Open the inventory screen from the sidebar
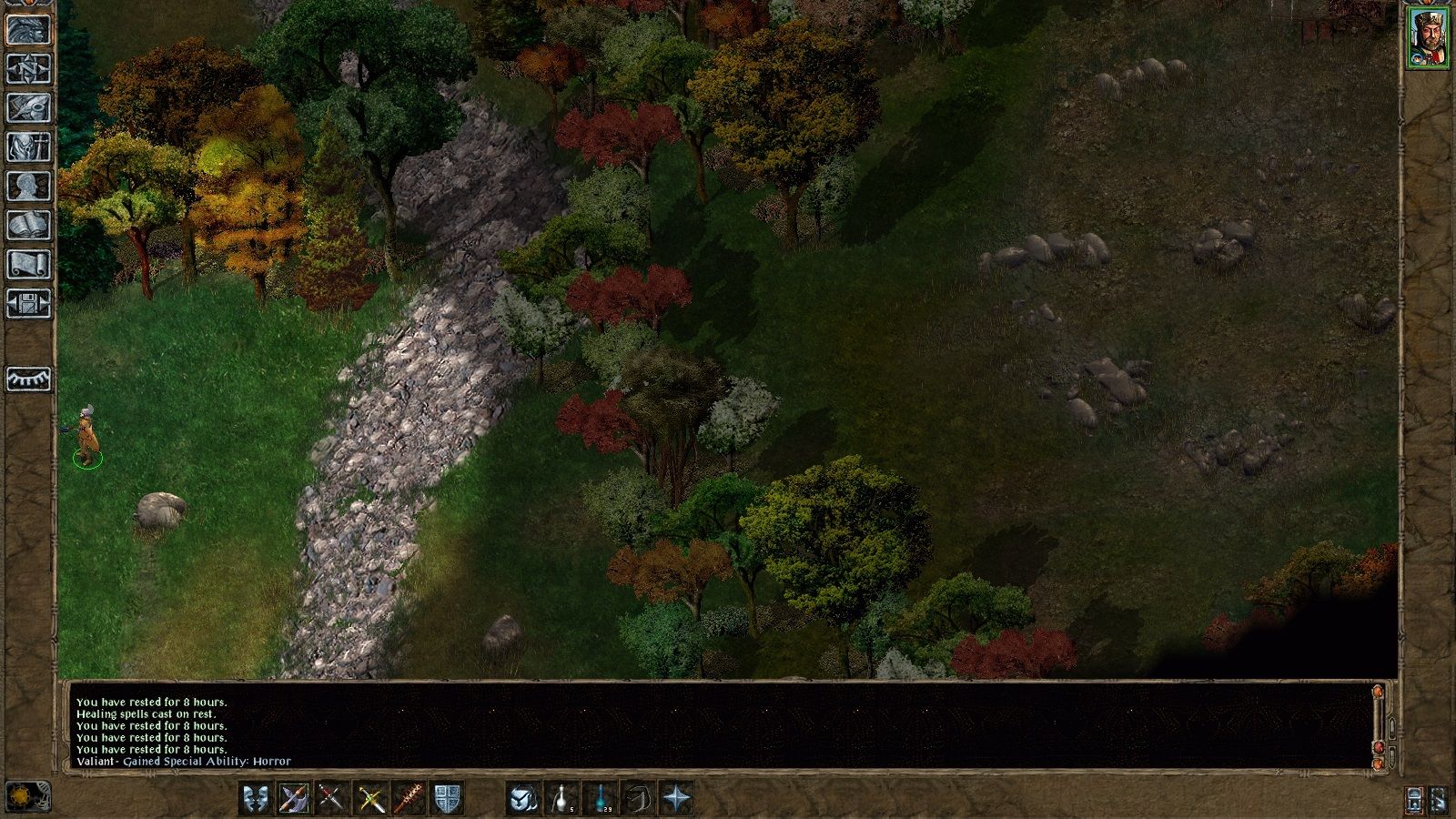Image resolution: width=1456 pixels, height=819 pixels. pyautogui.click(x=29, y=147)
